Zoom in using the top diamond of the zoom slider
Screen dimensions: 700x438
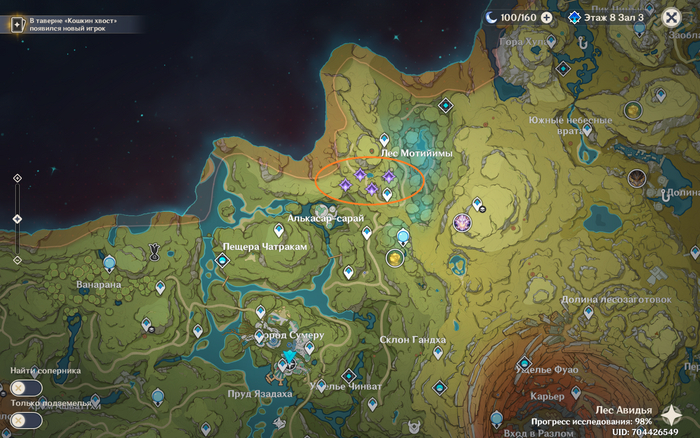point(17,178)
